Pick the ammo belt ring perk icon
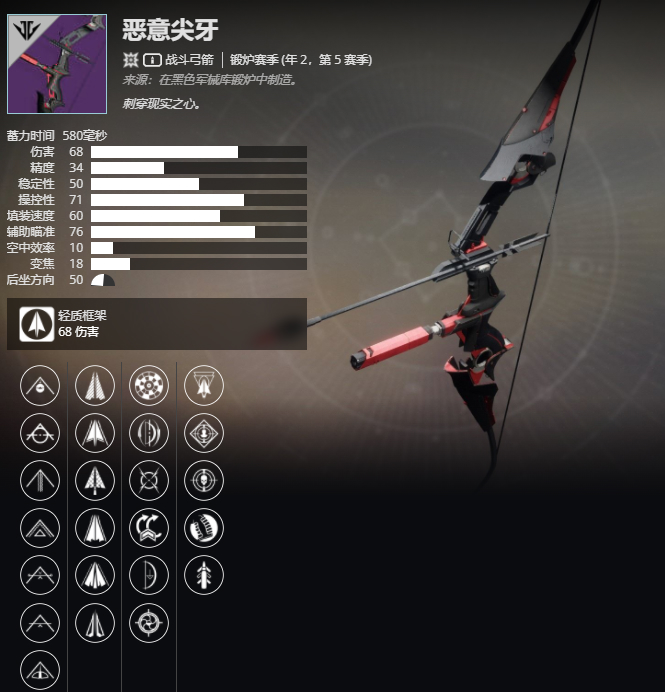The height and width of the screenshot is (692, 665). (204, 528)
